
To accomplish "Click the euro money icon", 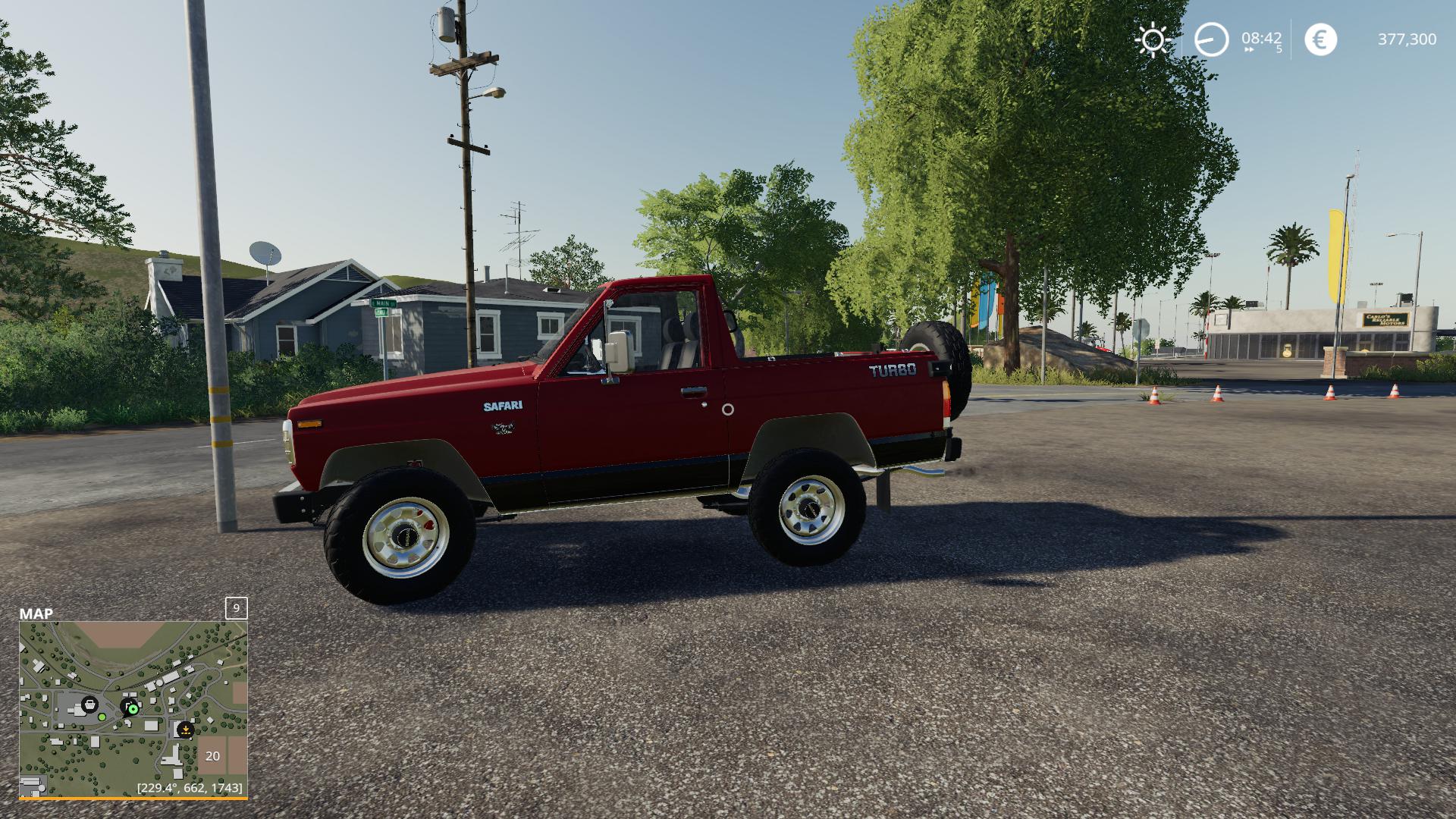I will (1320, 39).
